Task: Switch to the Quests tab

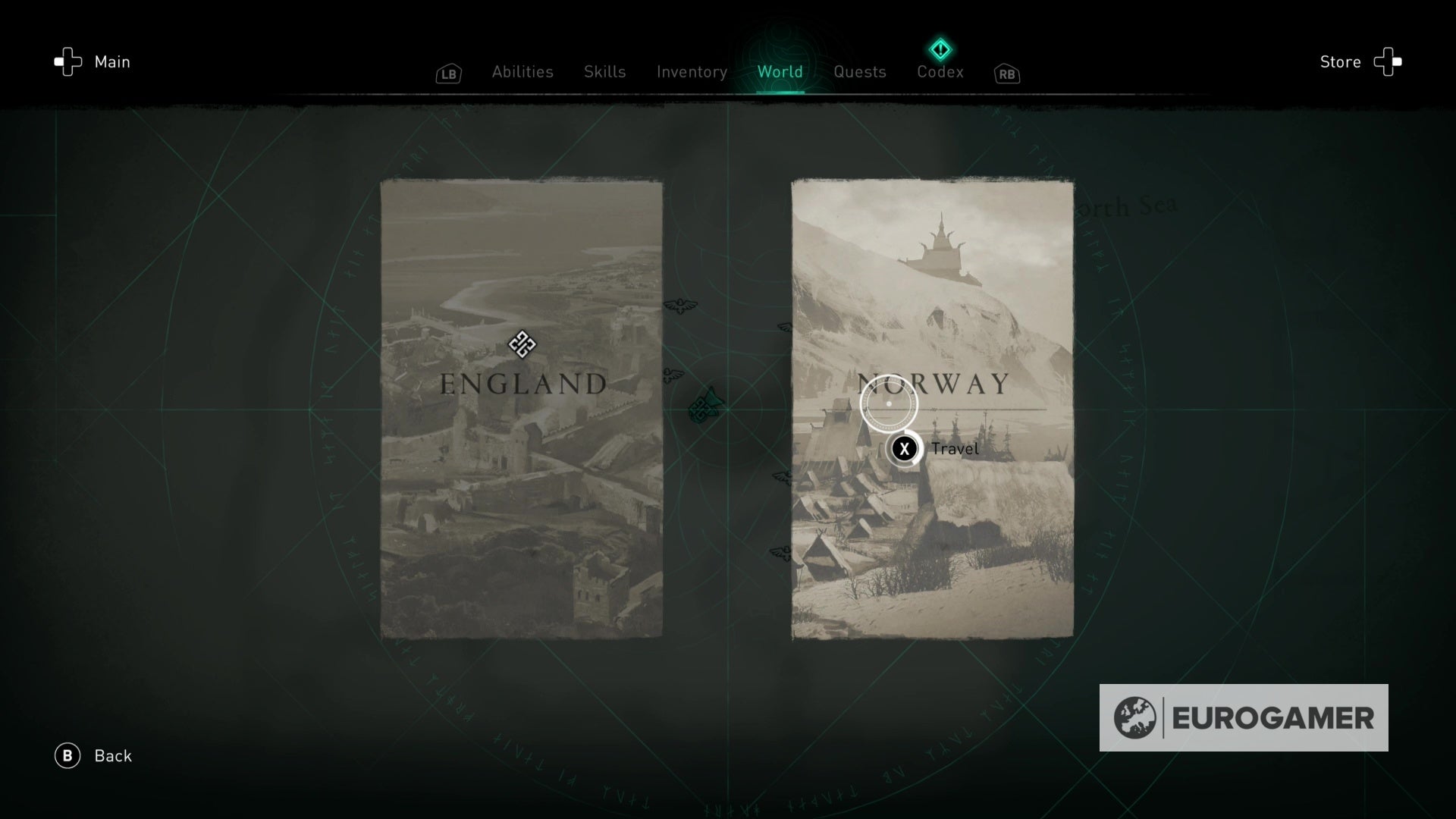Action: tap(859, 71)
